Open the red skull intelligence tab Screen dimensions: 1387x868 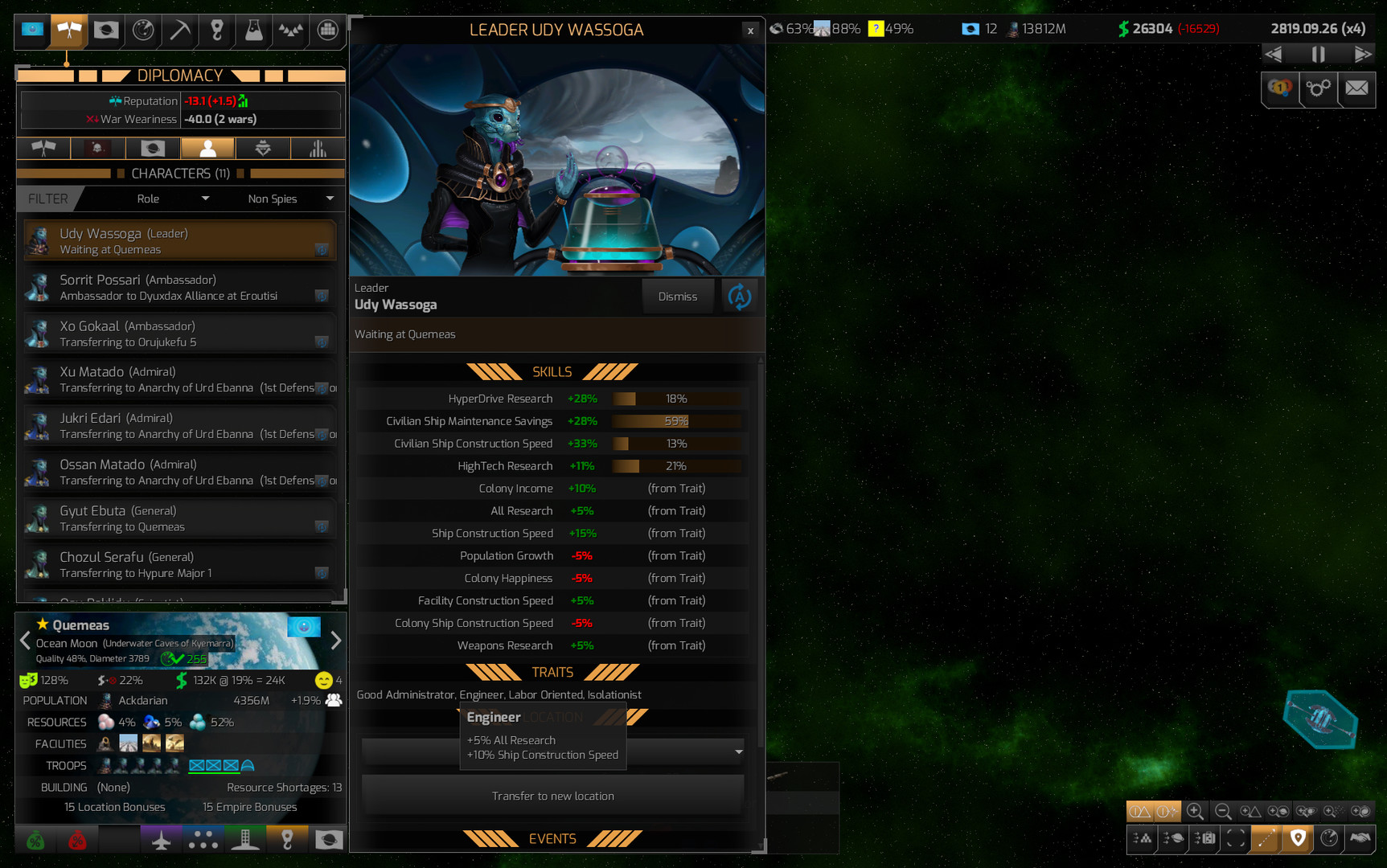click(x=97, y=148)
